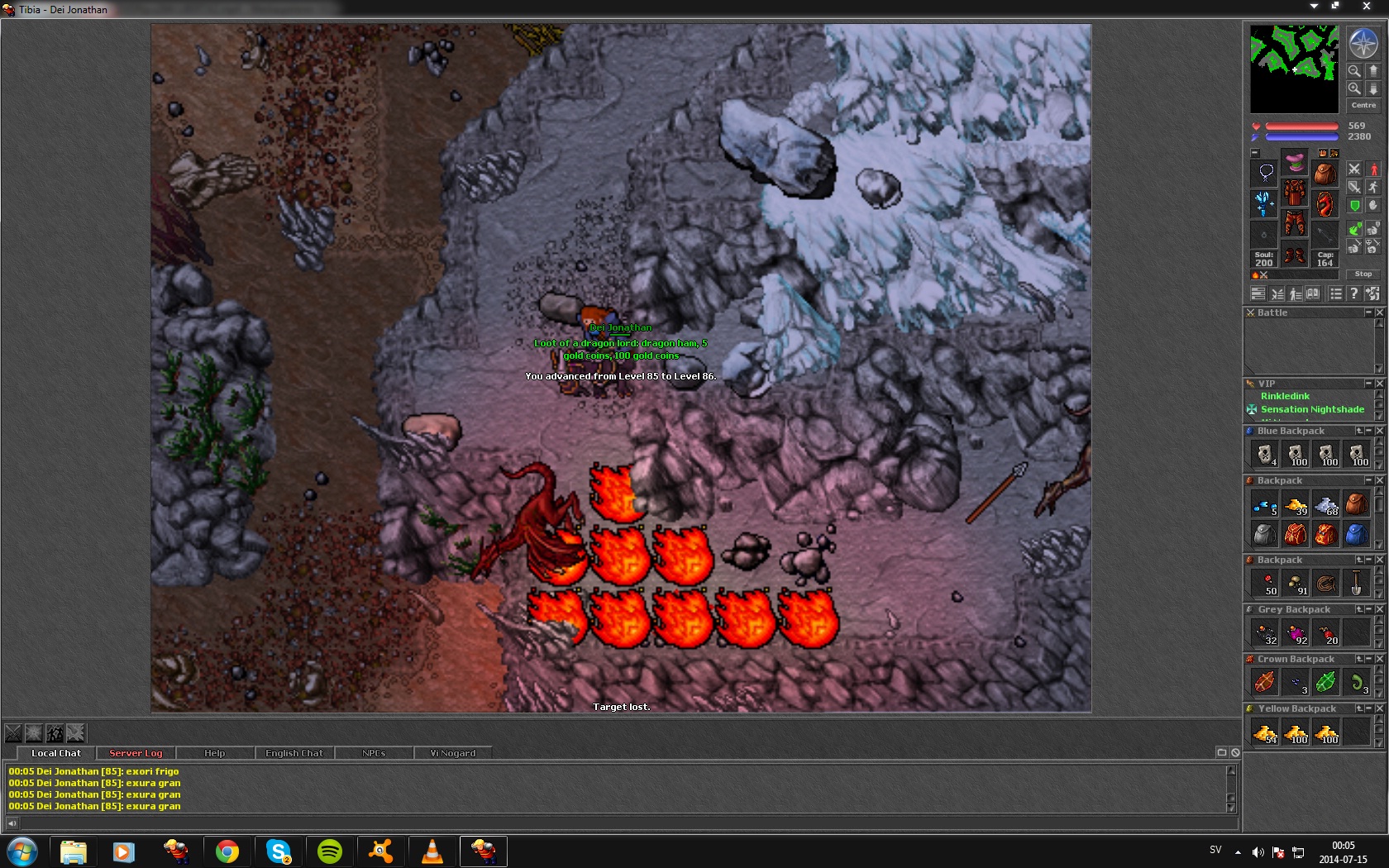Select the dragon shield equipment slot

coord(1325,203)
